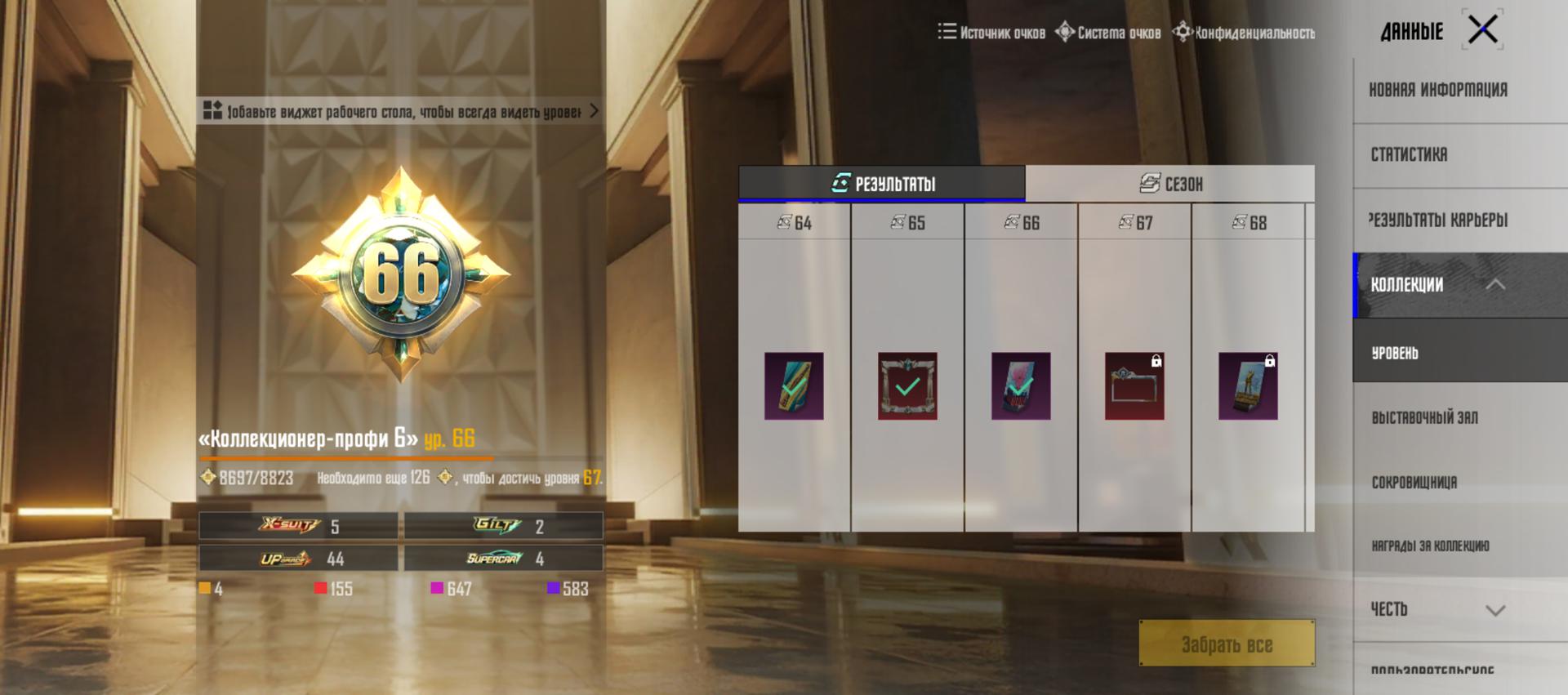The width and height of the screenshot is (1568, 695).
Task: Open Выставочный зал
Action: pyautogui.click(x=1424, y=417)
